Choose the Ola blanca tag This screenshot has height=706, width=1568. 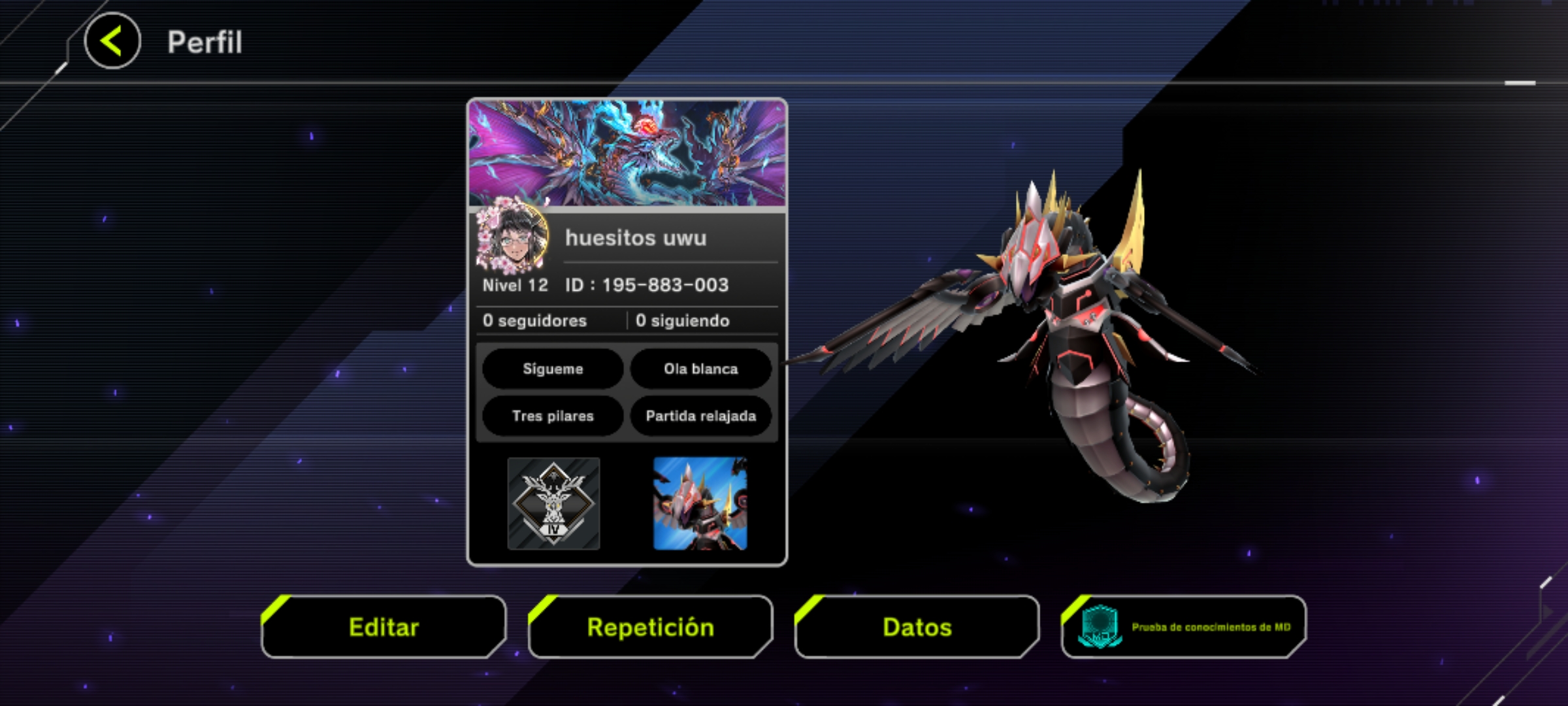point(700,369)
